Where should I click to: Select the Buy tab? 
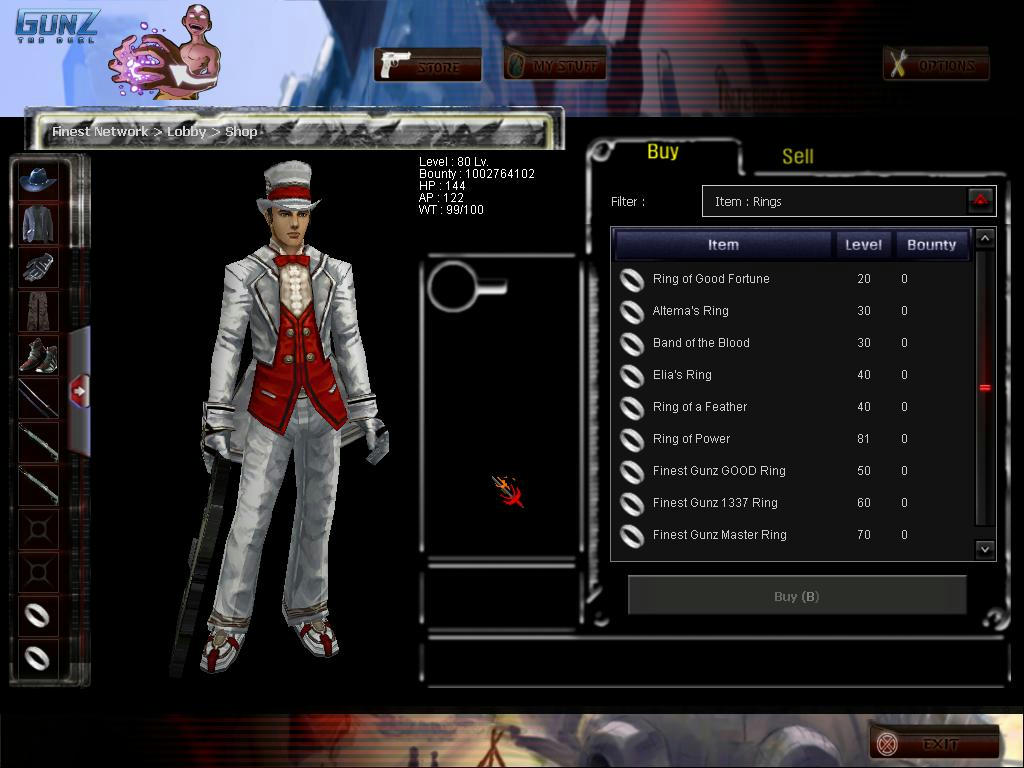point(662,152)
